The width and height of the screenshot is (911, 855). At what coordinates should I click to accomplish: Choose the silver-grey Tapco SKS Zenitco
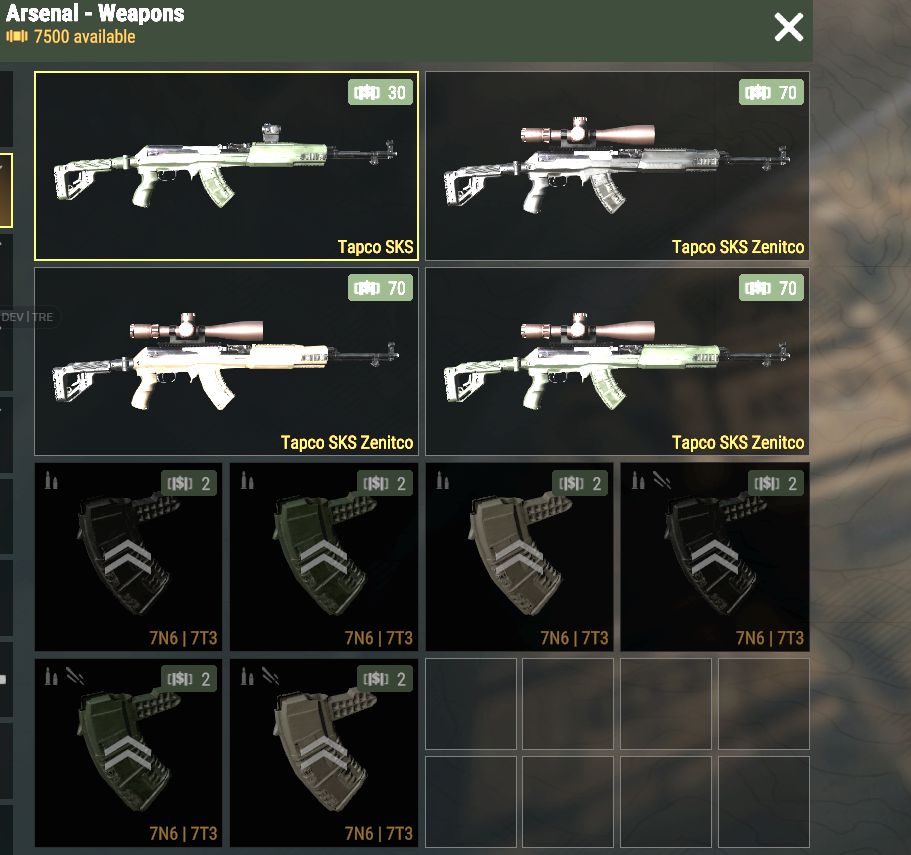617,166
